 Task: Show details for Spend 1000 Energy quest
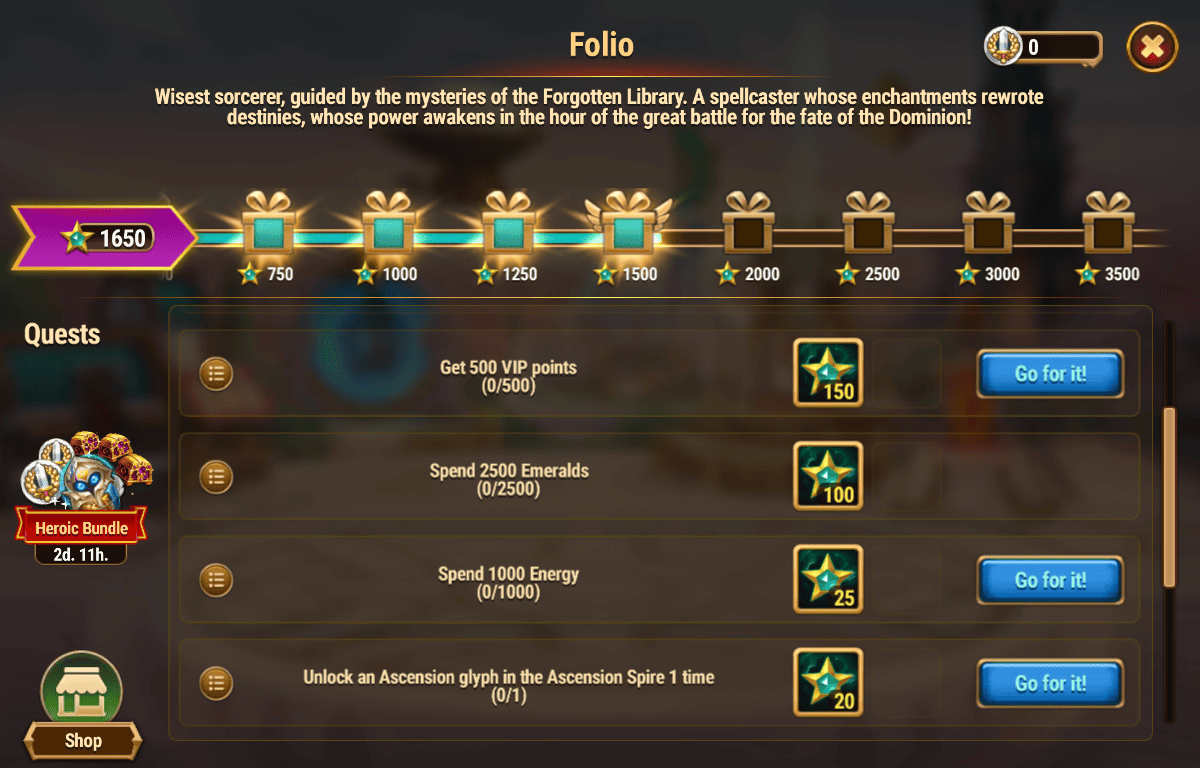point(216,580)
